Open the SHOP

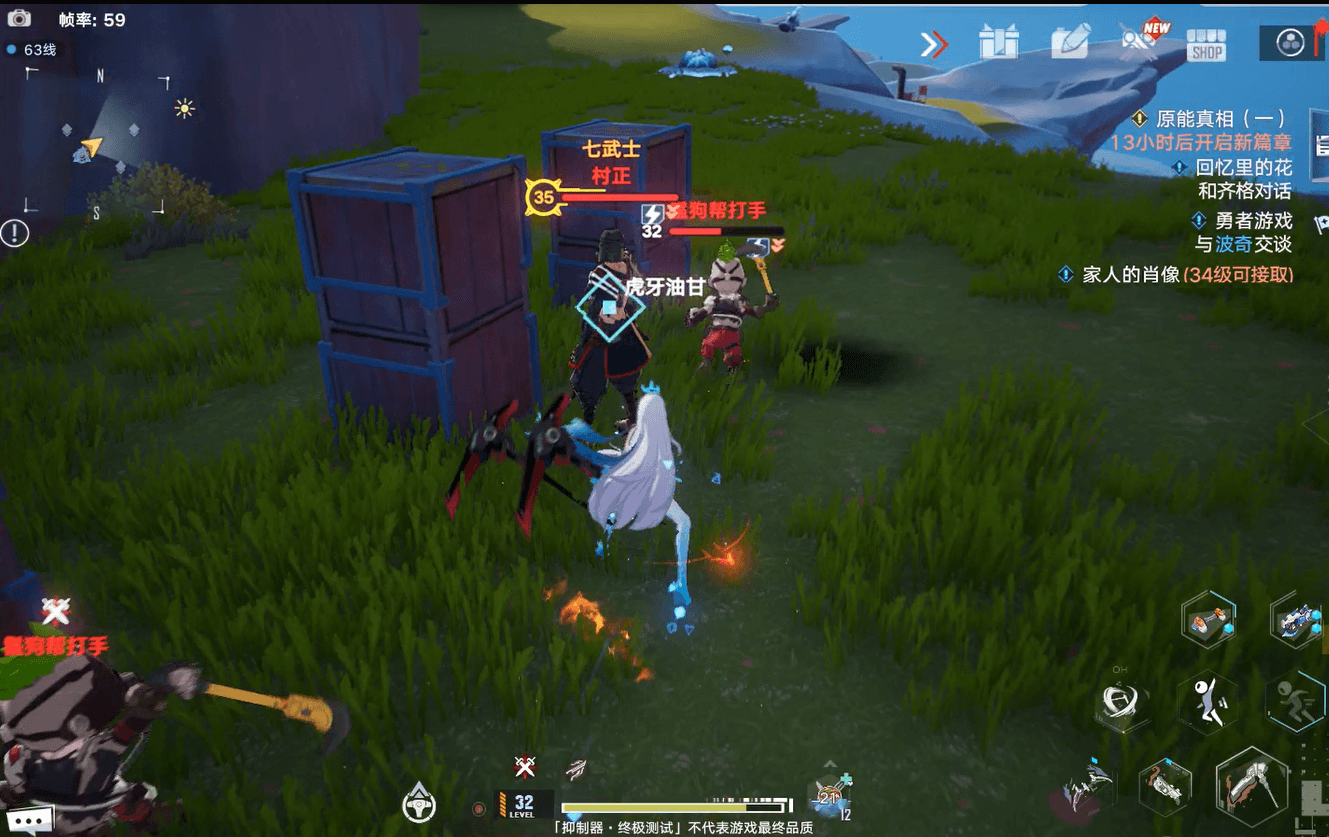[1205, 44]
